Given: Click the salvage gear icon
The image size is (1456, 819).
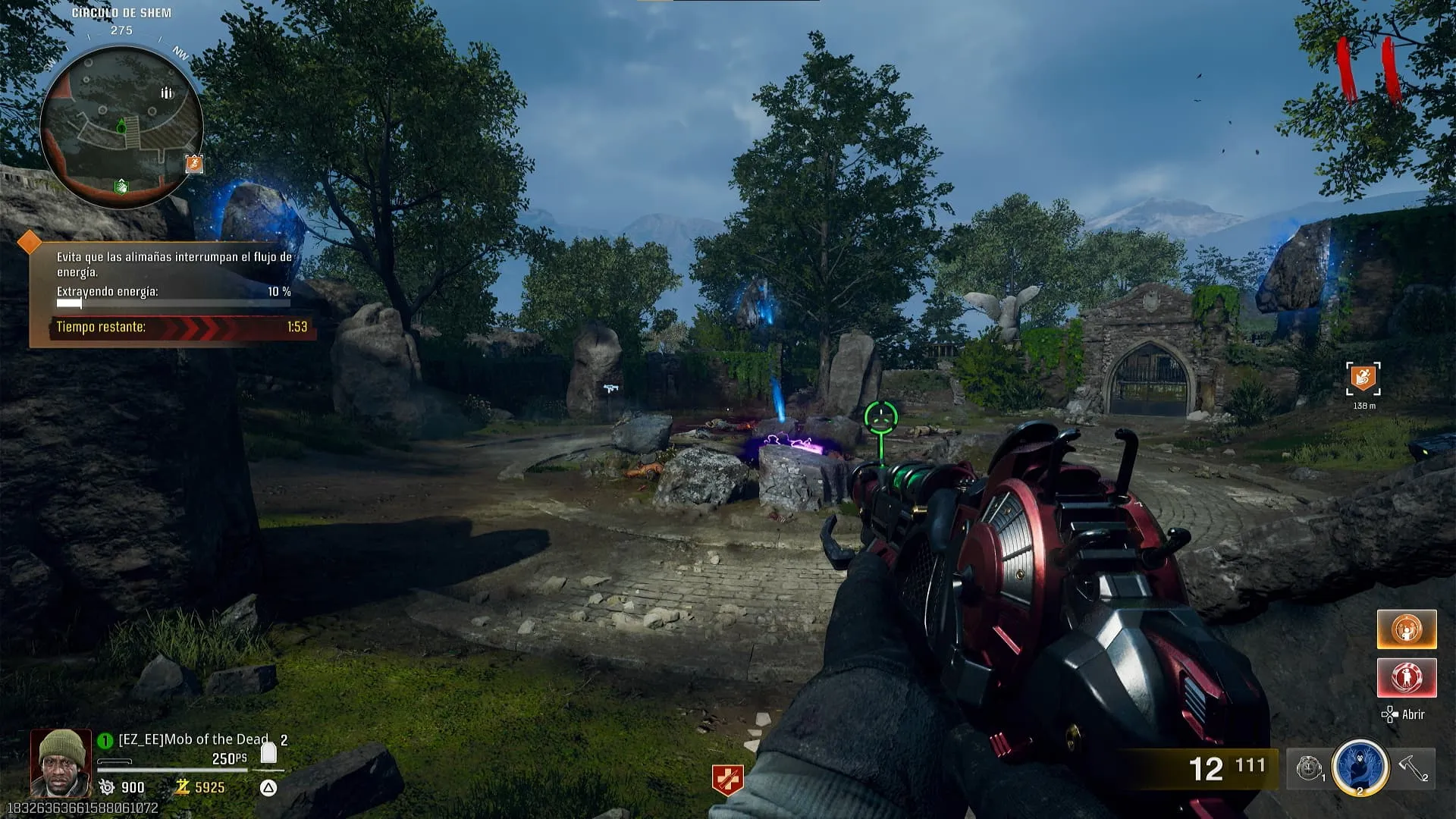Looking at the screenshot, I should pyautogui.click(x=107, y=787).
